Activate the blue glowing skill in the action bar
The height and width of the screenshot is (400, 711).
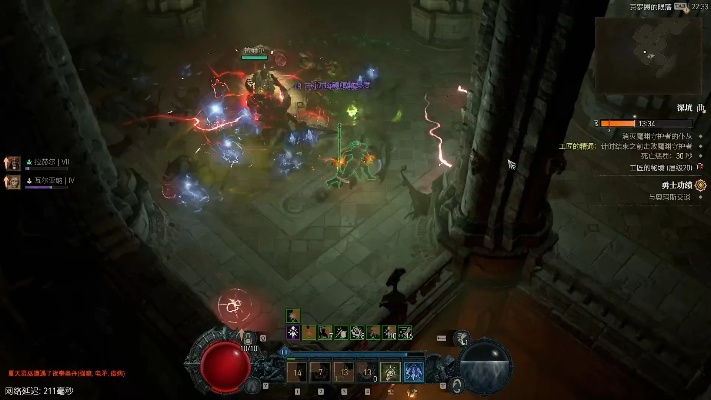(414, 372)
